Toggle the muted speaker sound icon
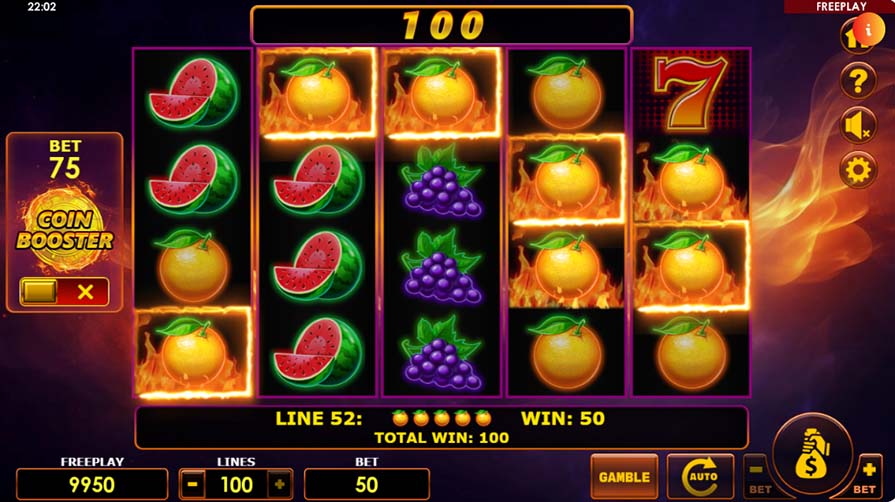The width and height of the screenshot is (895, 502). 858,125
